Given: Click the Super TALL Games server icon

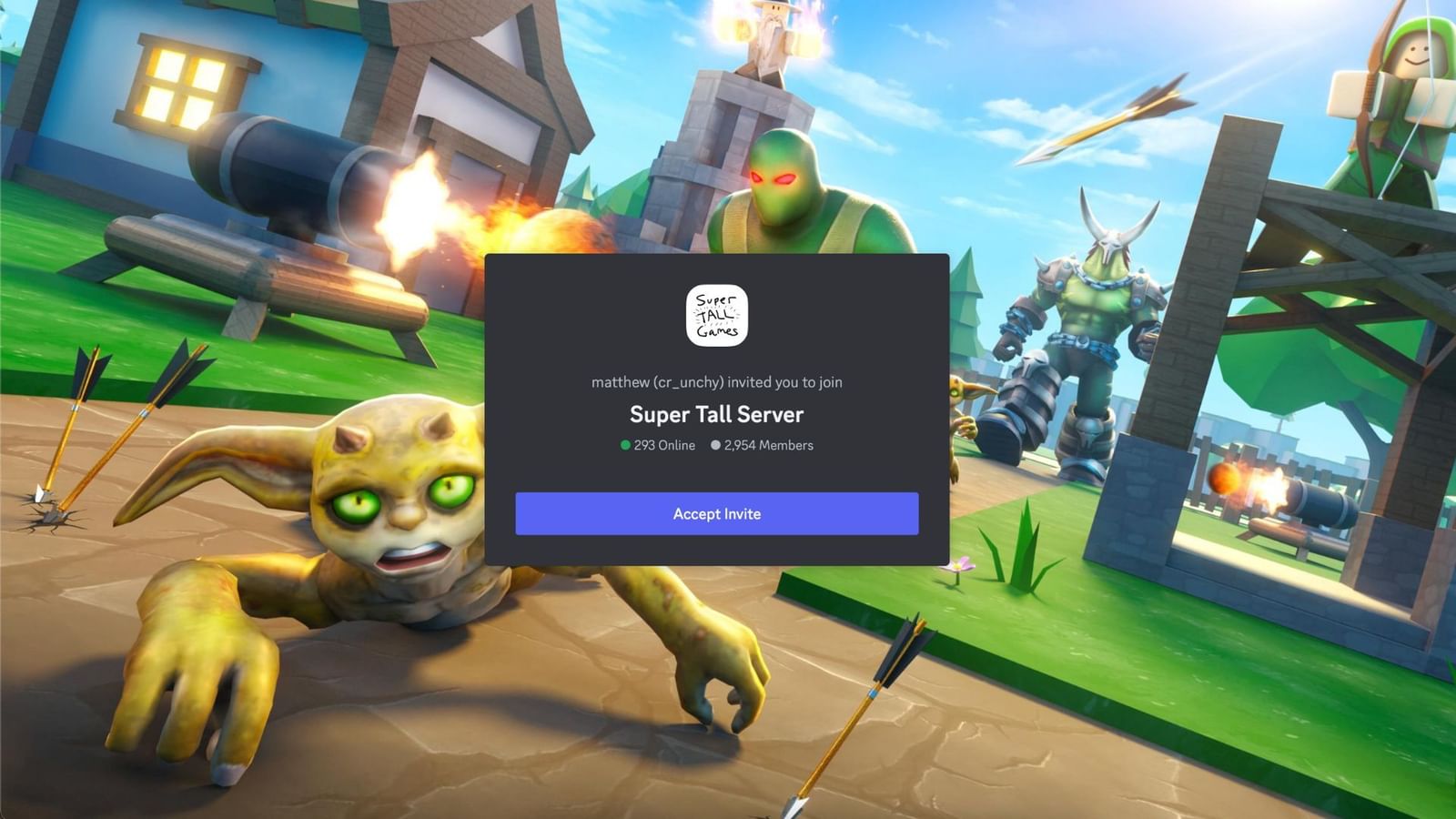Looking at the screenshot, I should click(x=716, y=315).
